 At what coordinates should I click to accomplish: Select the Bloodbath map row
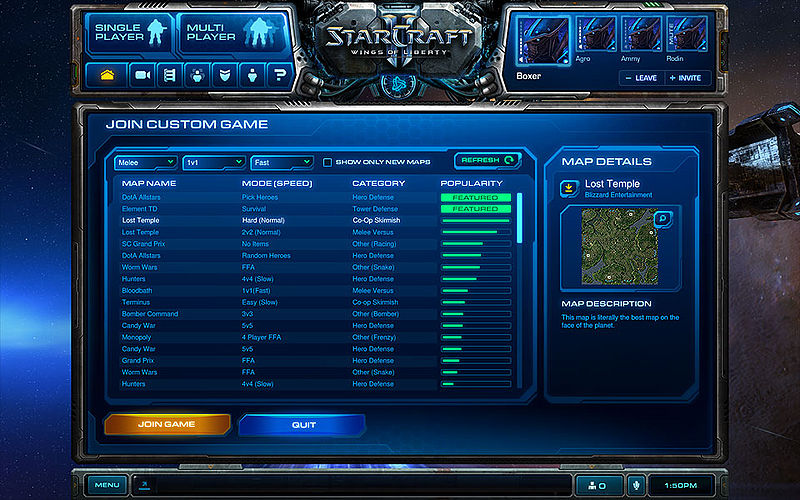click(140, 291)
